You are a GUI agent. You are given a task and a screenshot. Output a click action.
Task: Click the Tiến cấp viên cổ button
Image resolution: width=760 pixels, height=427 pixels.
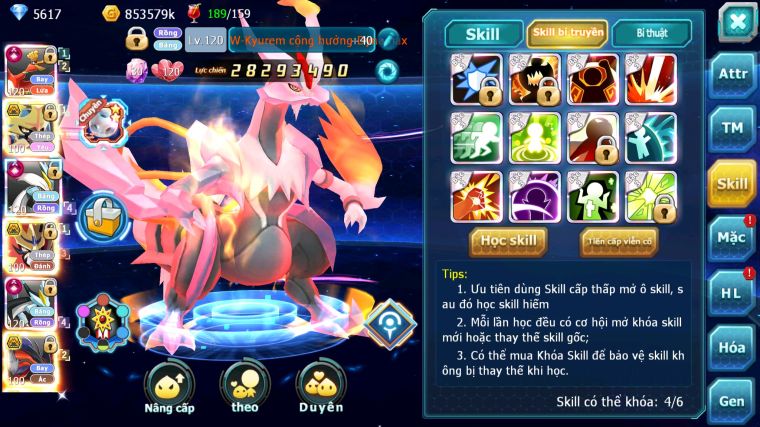point(619,241)
